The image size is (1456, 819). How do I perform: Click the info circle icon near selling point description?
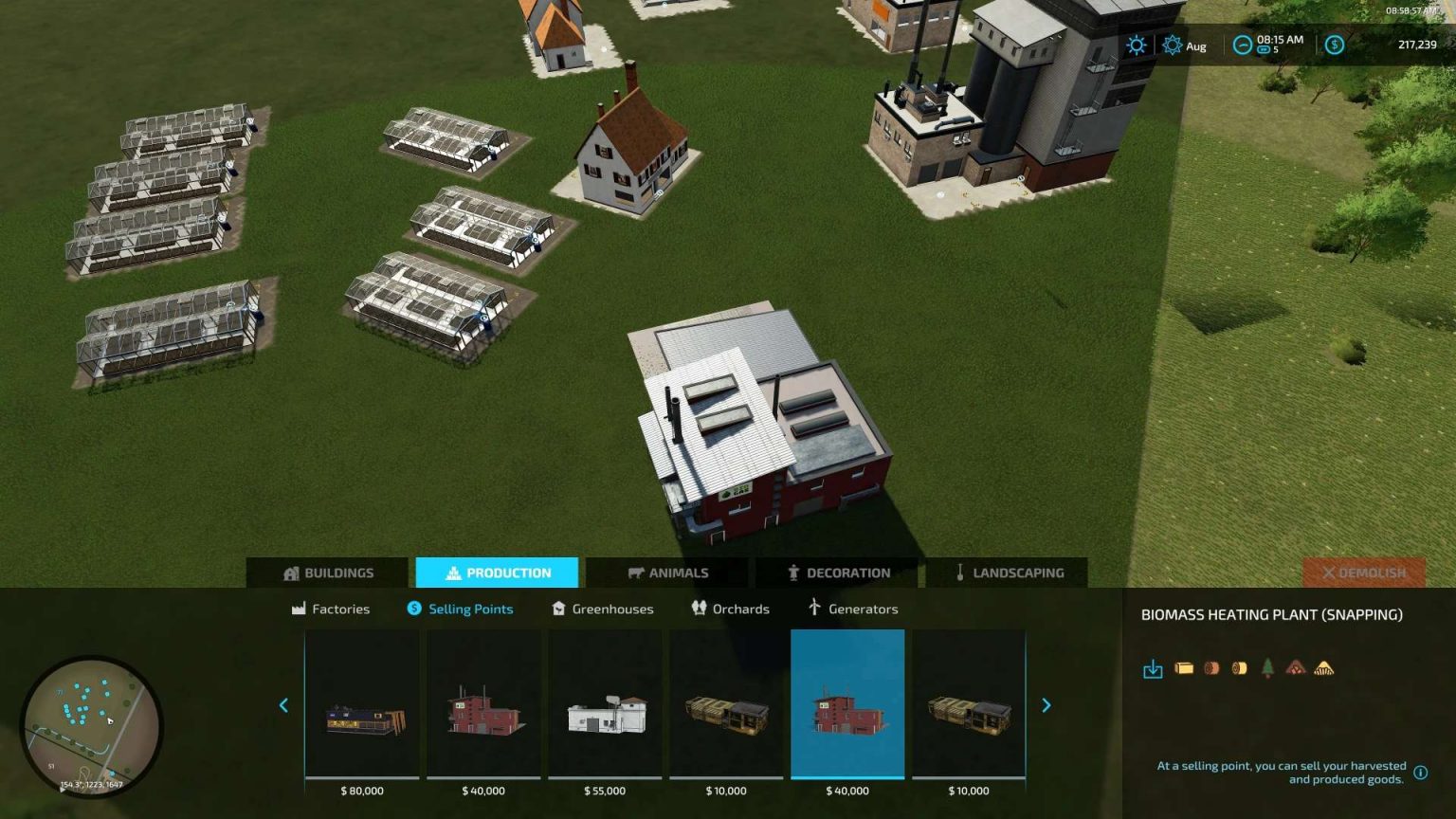pos(1420,772)
